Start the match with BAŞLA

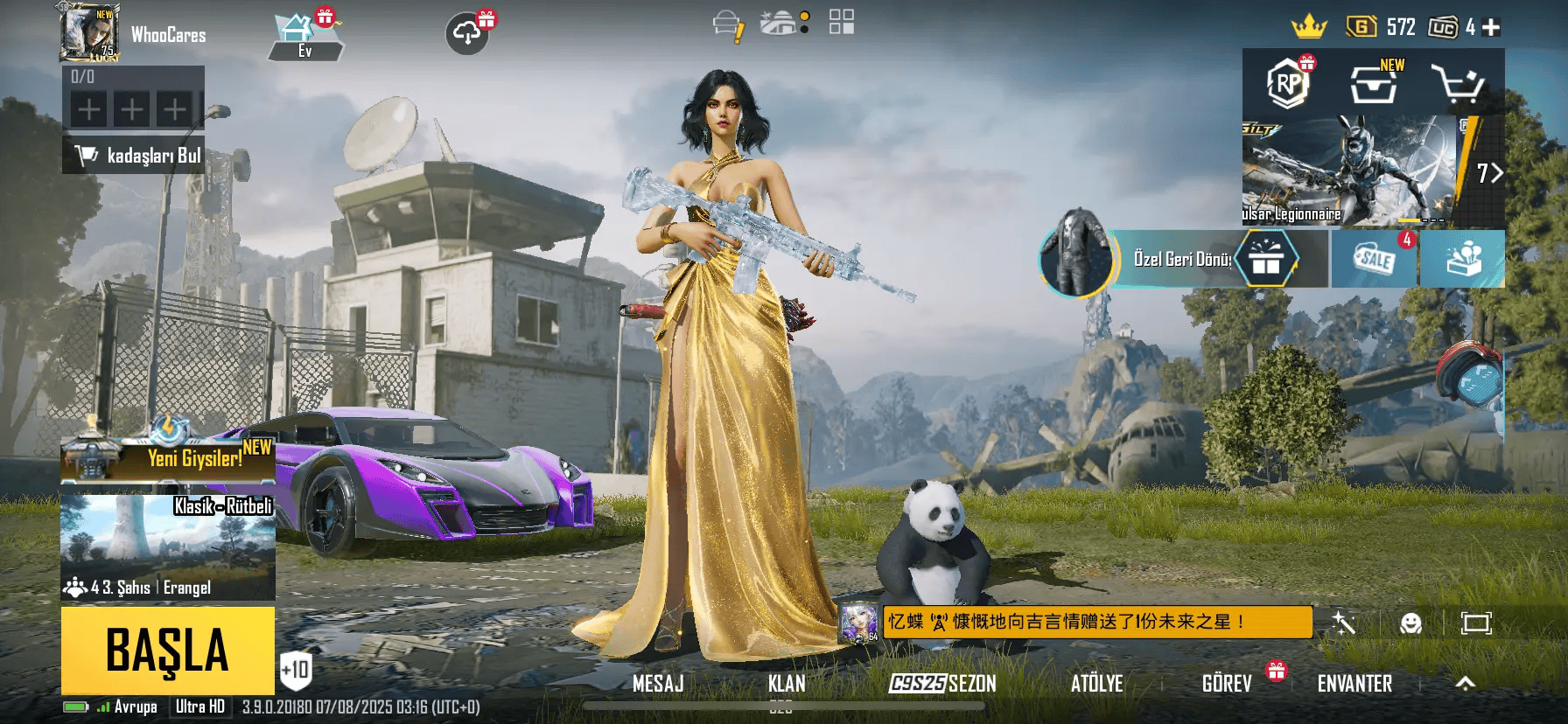(167, 651)
